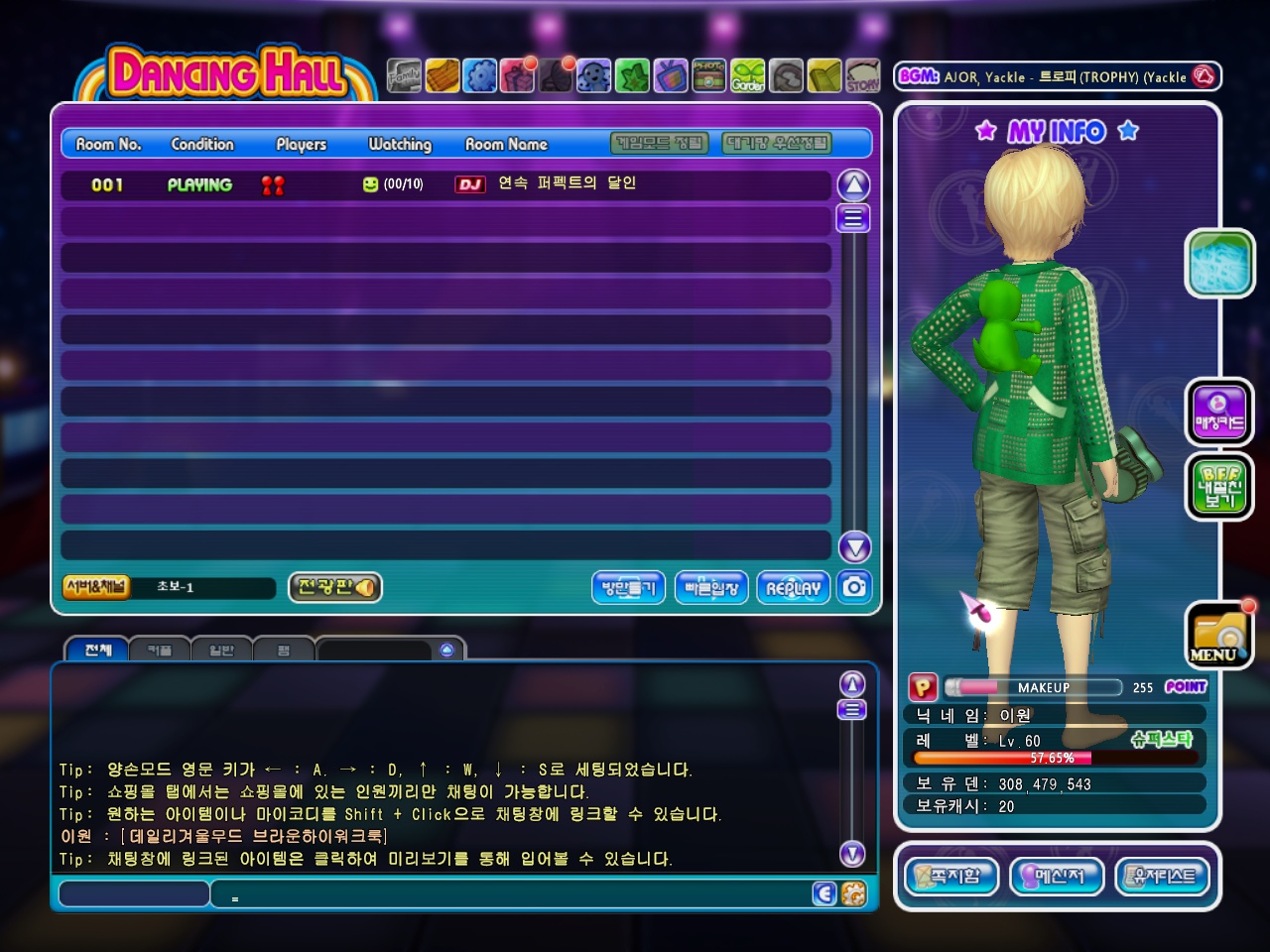The image size is (1270, 952).
Task: Open the gift box icon
Action: click(x=518, y=75)
